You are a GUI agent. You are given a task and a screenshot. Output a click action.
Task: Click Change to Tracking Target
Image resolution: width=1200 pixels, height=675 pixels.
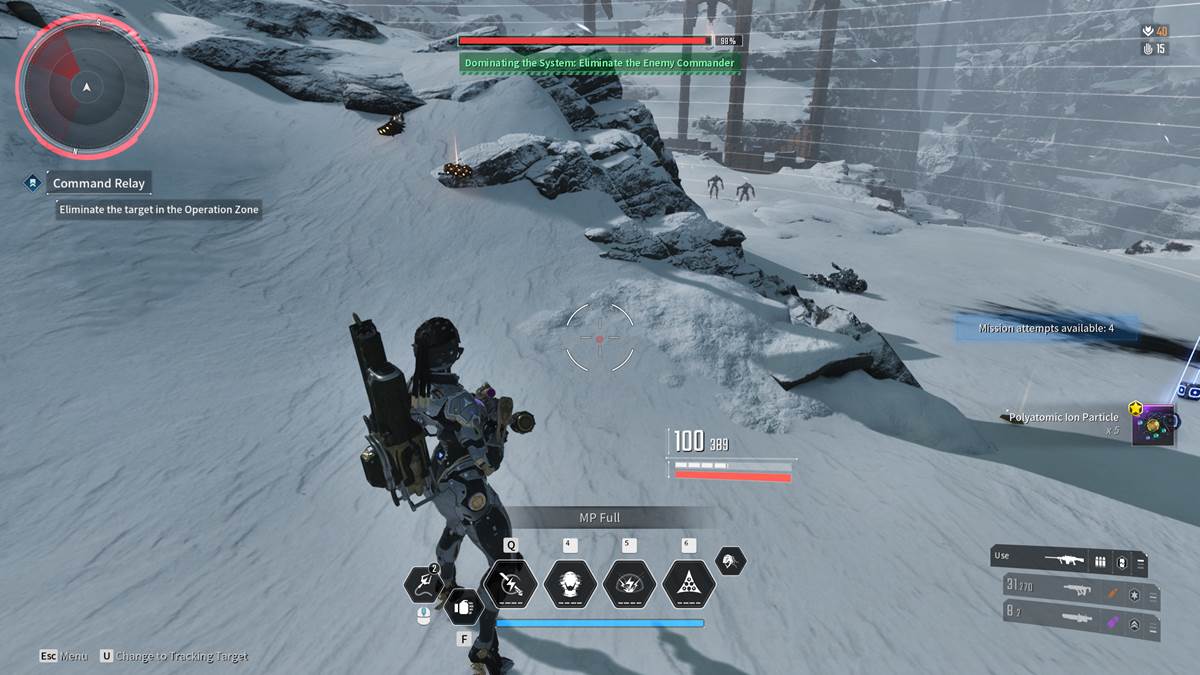173,656
